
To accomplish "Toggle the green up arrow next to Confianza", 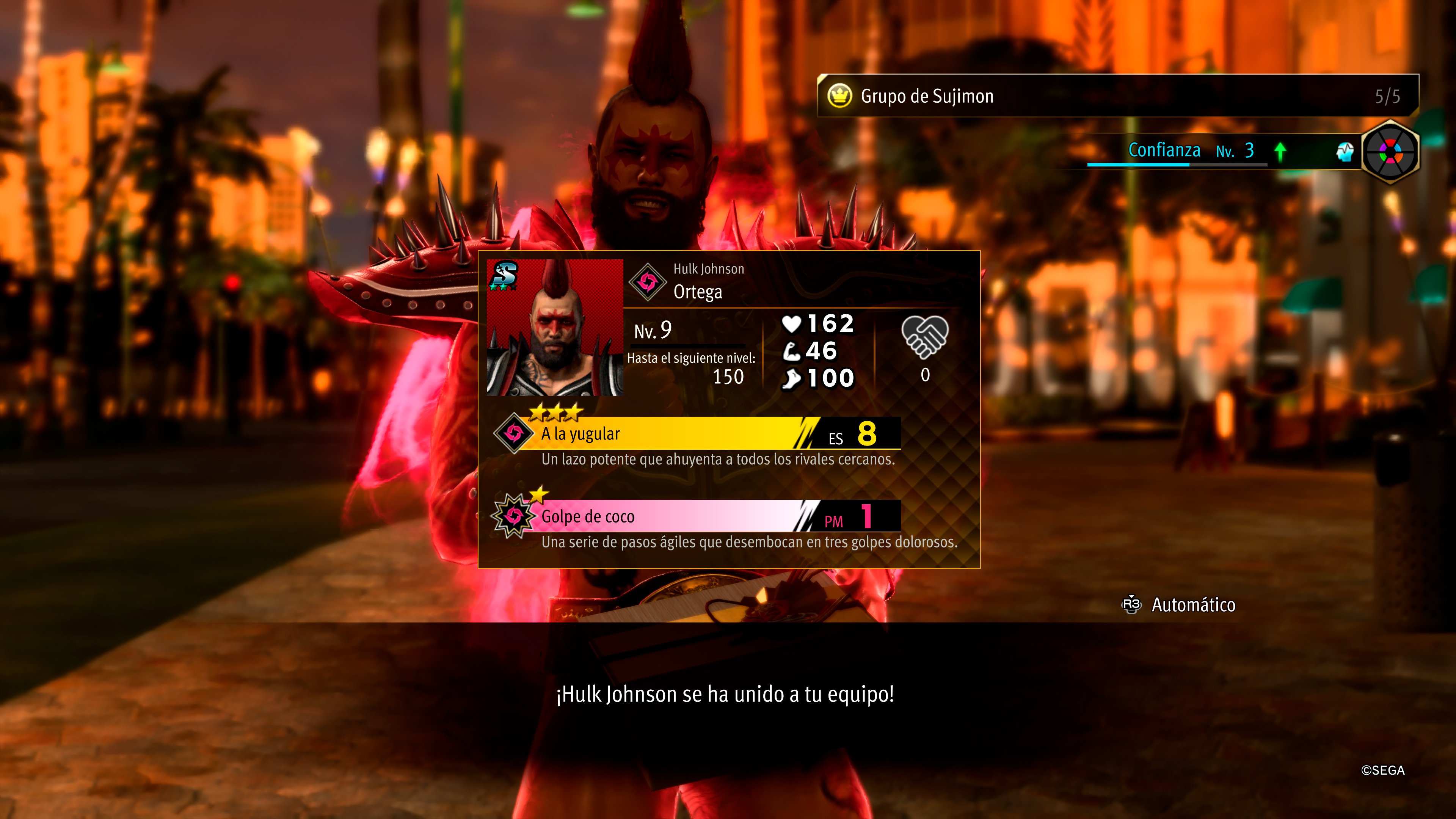I will [x=1281, y=151].
